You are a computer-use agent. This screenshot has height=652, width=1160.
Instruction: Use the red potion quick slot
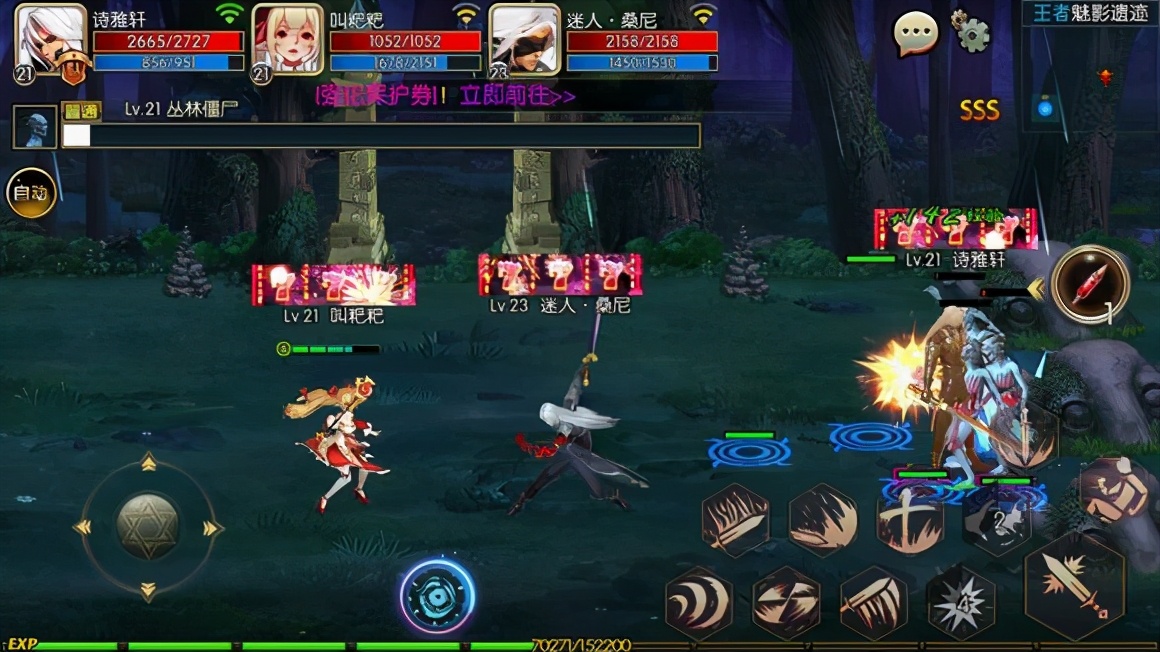1090,284
